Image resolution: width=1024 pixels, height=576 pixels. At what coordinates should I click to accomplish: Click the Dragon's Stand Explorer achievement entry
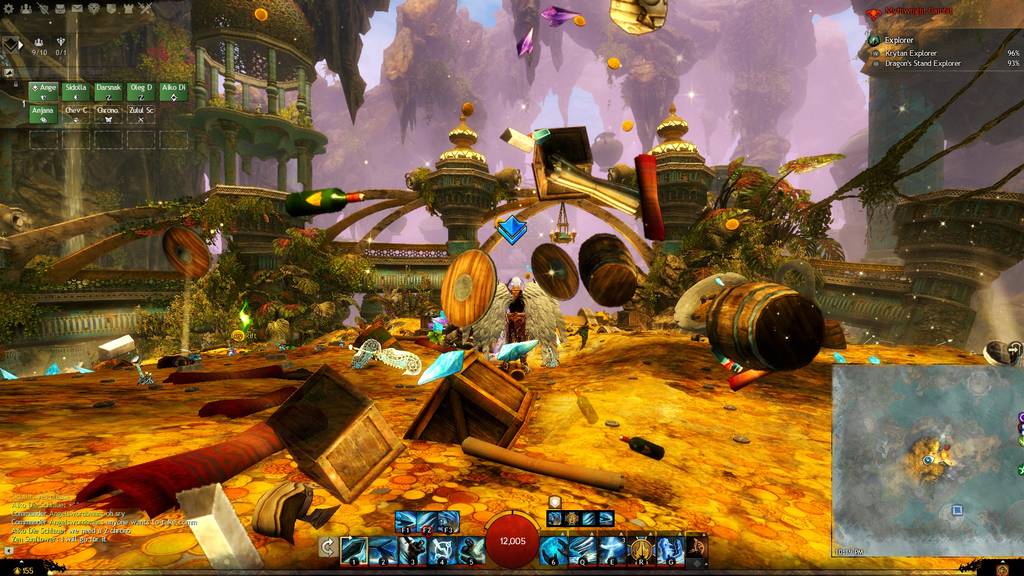click(x=922, y=63)
